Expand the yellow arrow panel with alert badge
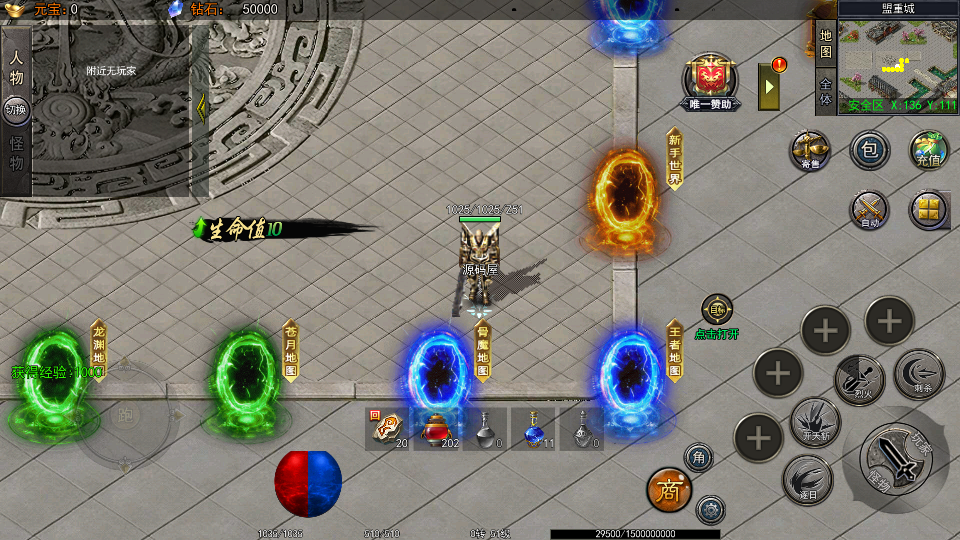The height and width of the screenshot is (540, 960). [769, 84]
